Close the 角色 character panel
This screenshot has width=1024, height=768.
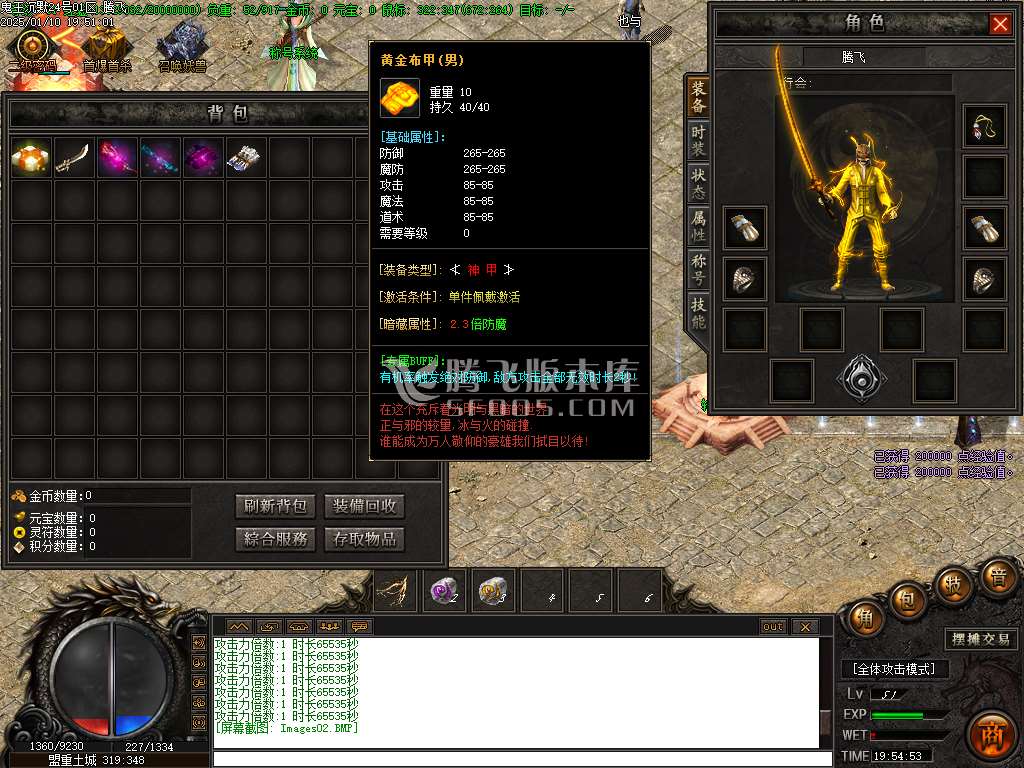point(1000,24)
